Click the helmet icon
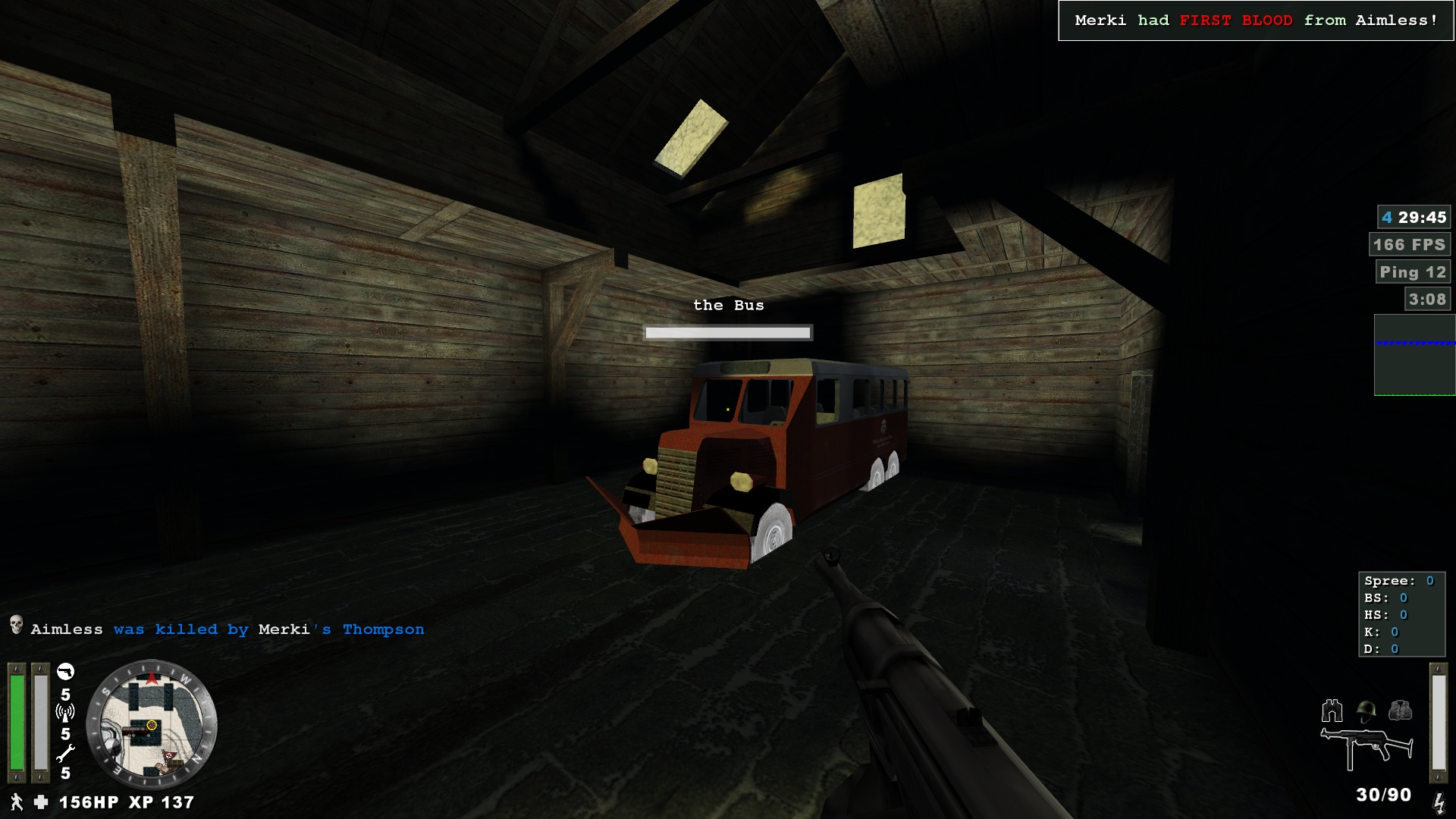Image resolution: width=1456 pixels, height=819 pixels. 1366,711
